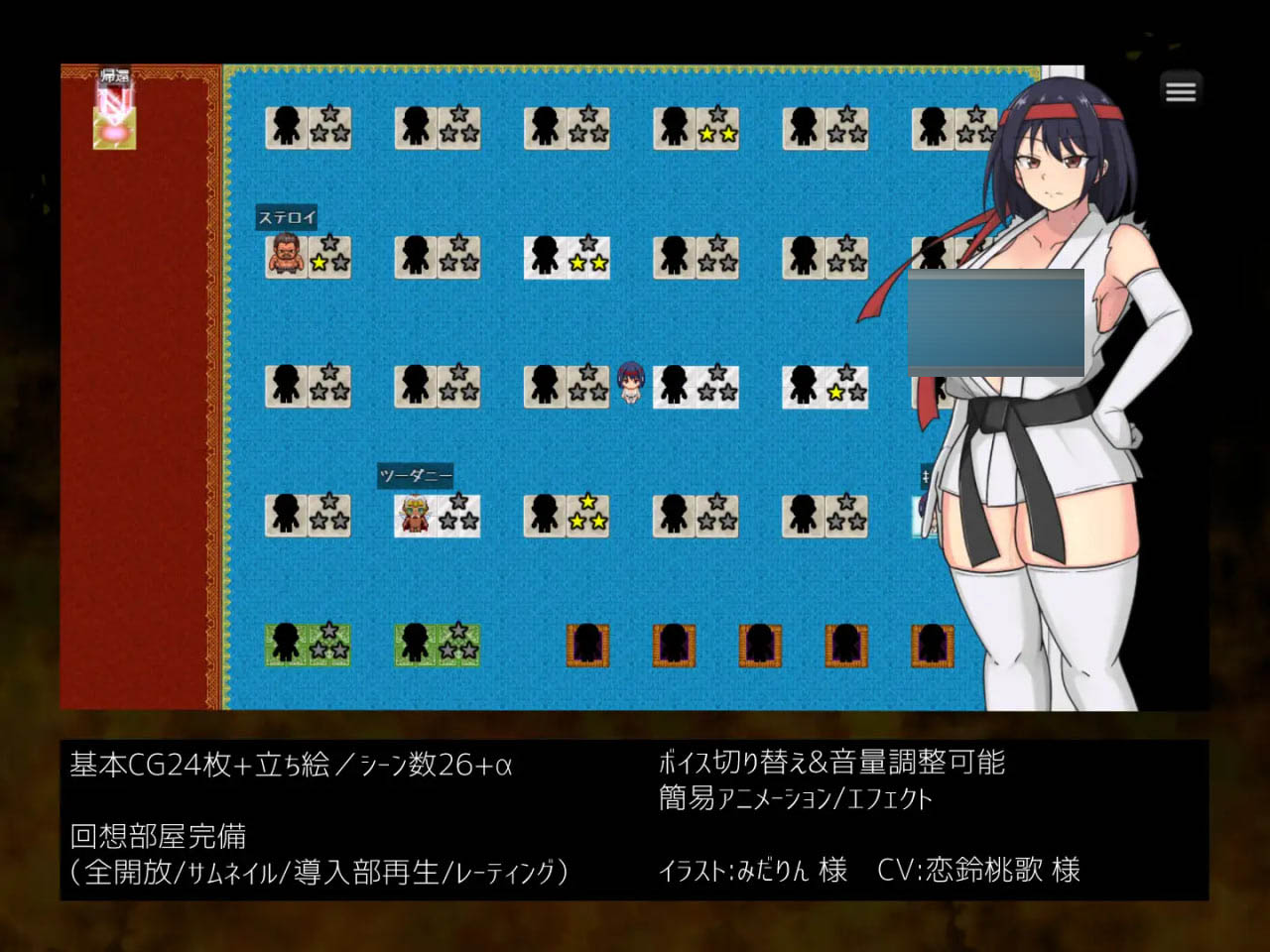Viewport: 1270px width, 952px height.
Task: Click the イラスト:みだりん 様 credit text
Action: 754,872
